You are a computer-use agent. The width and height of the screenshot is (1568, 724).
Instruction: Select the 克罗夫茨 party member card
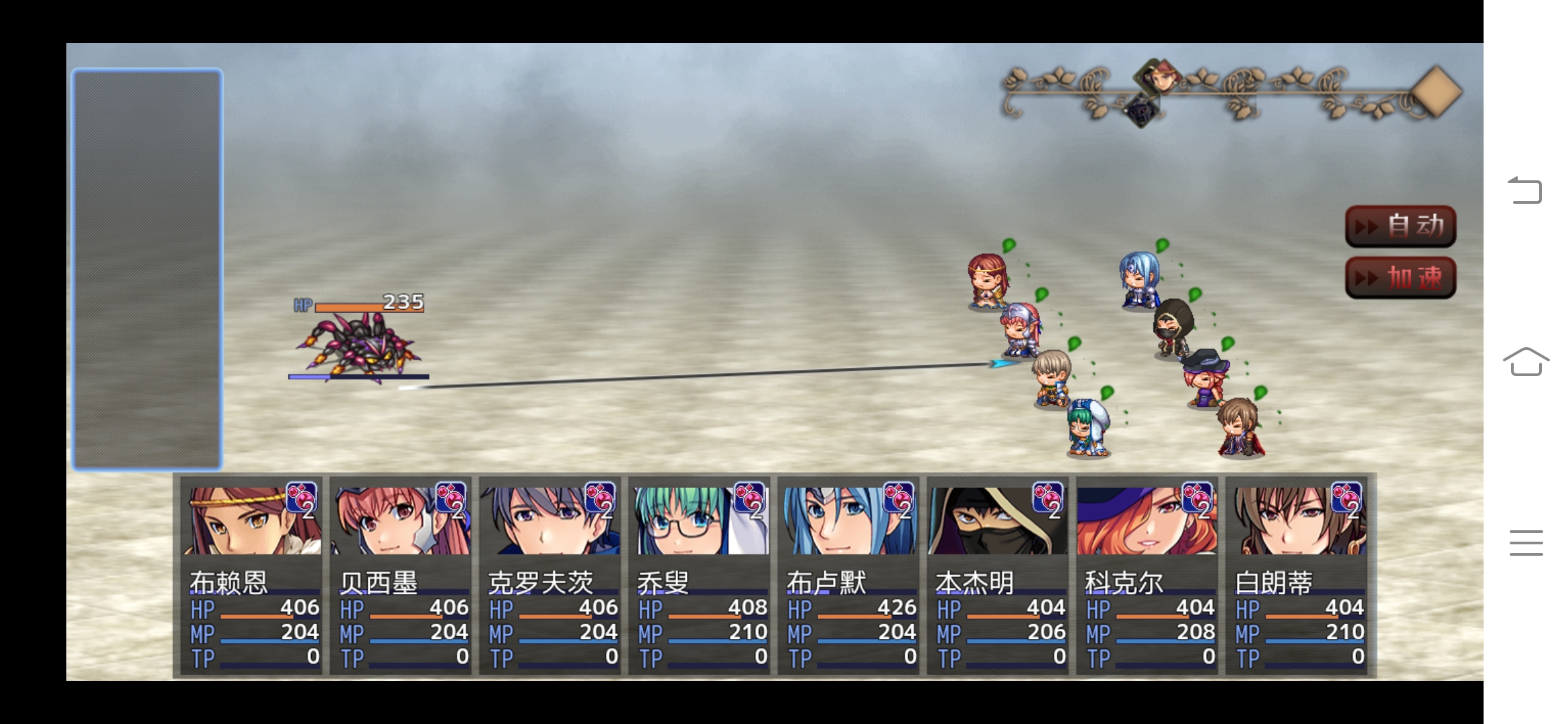pos(550,575)
